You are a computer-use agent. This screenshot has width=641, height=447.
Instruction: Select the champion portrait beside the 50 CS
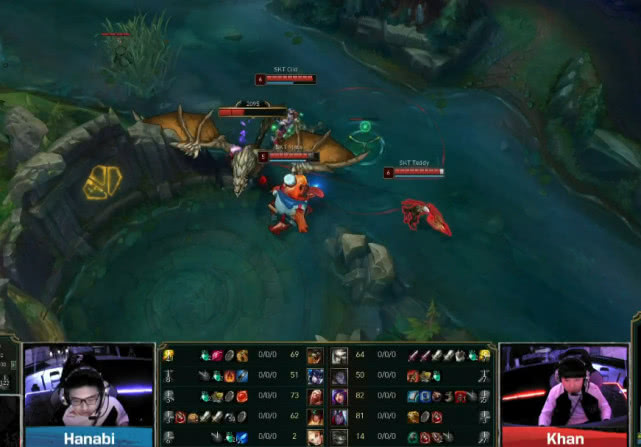click(x=339, y=375)
